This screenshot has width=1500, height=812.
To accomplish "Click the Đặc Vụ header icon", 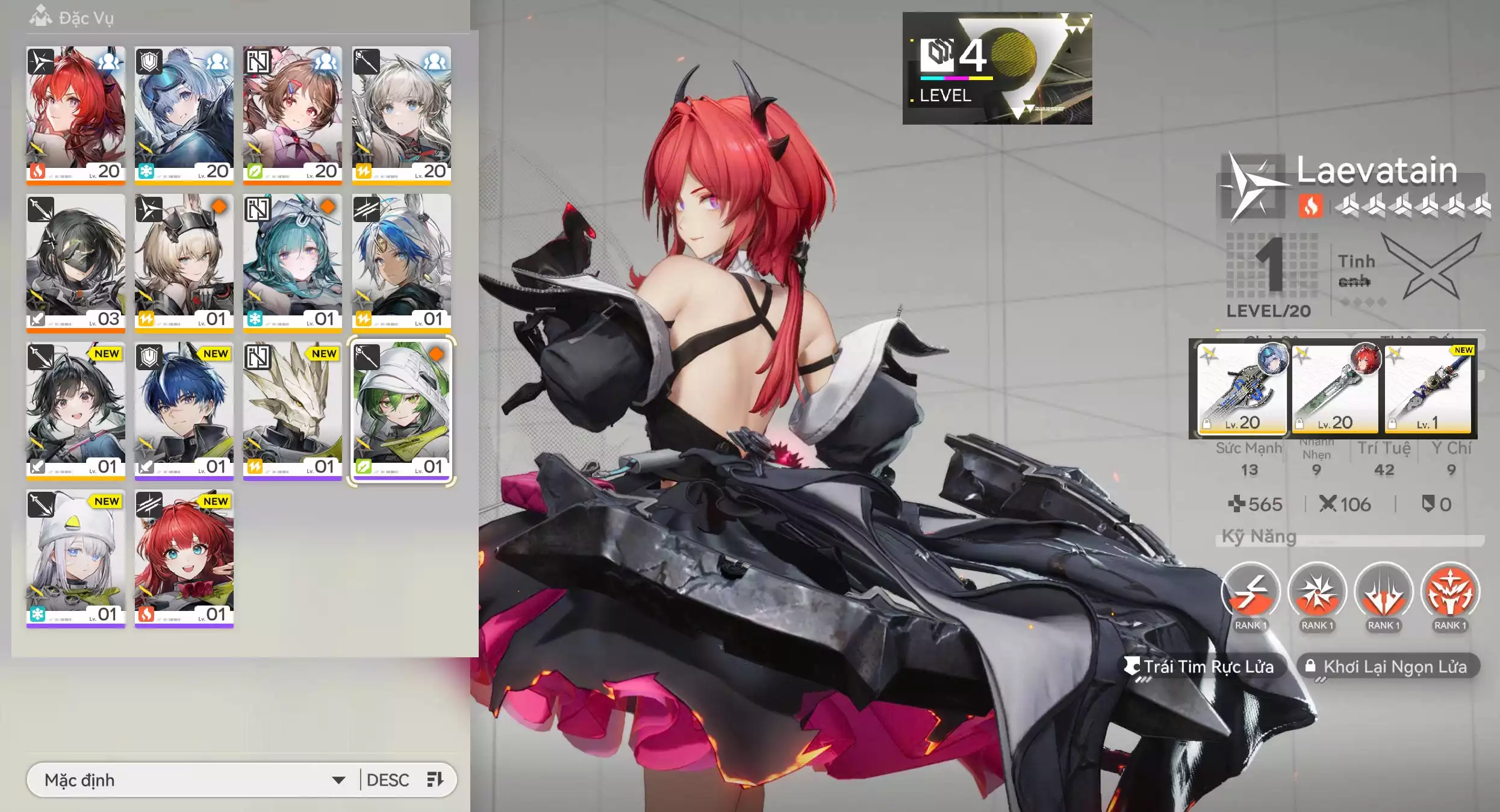I will (x=40, y=16).
